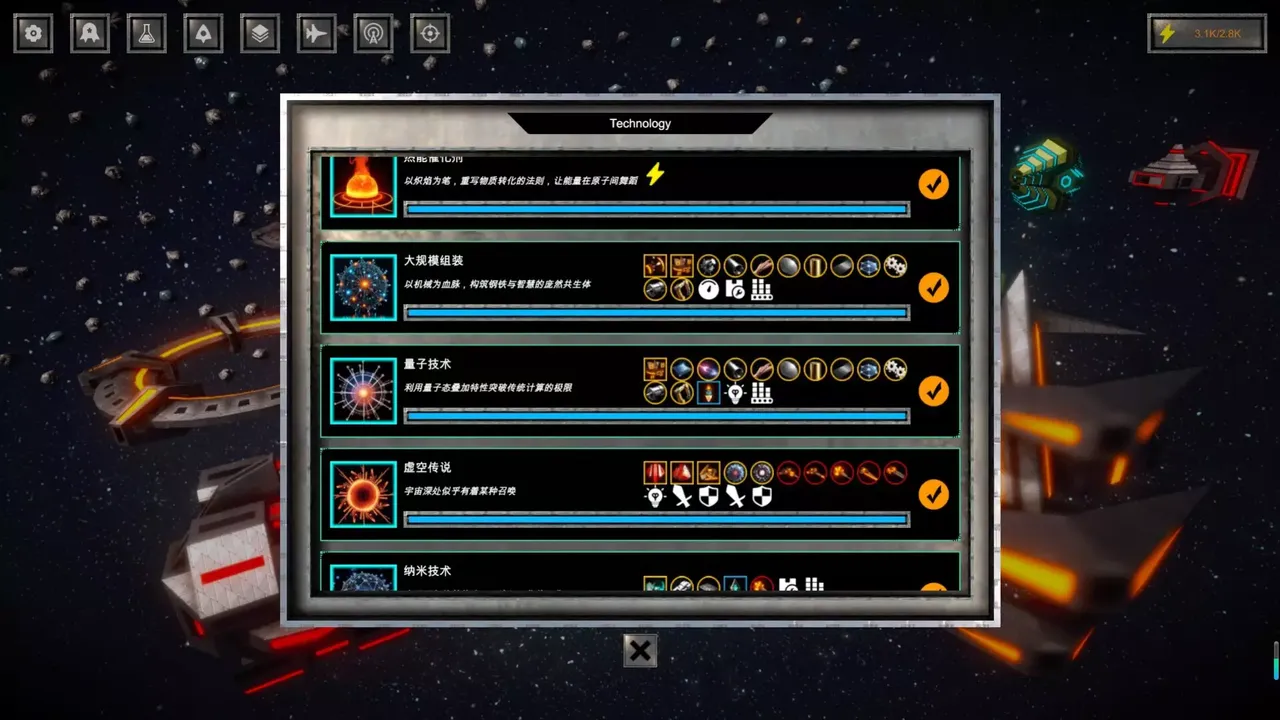The image size is (1280, 720).
Task: Close the Technology window with the X button
Action: coord(639,650)
